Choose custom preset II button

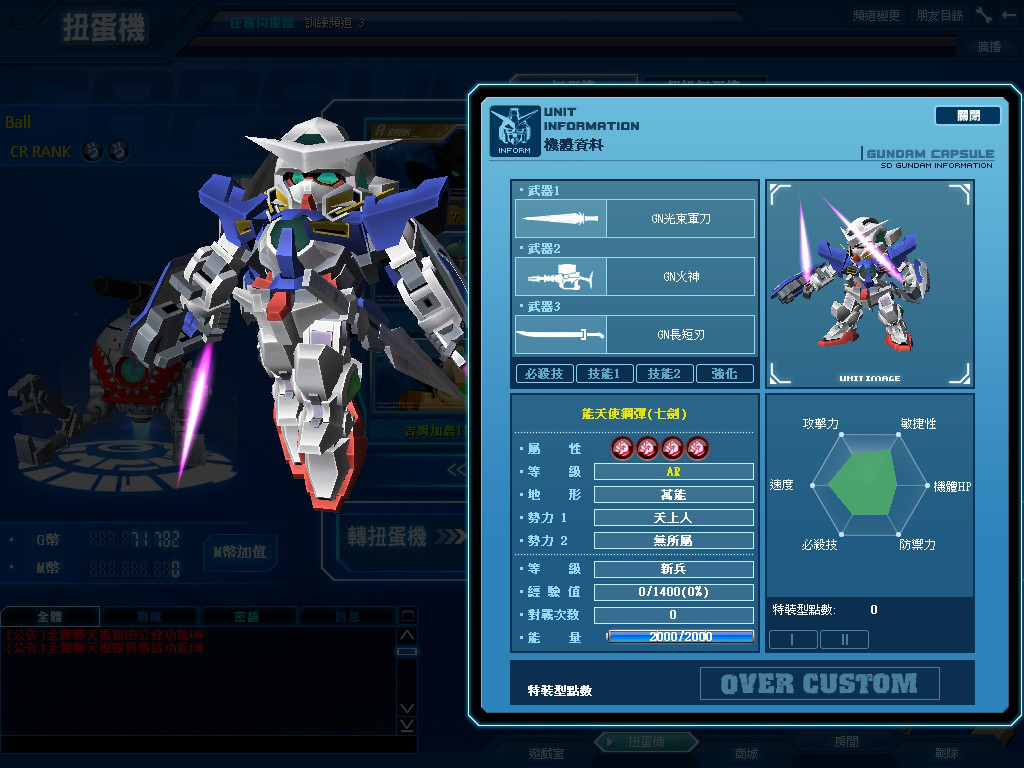(844, 640)
